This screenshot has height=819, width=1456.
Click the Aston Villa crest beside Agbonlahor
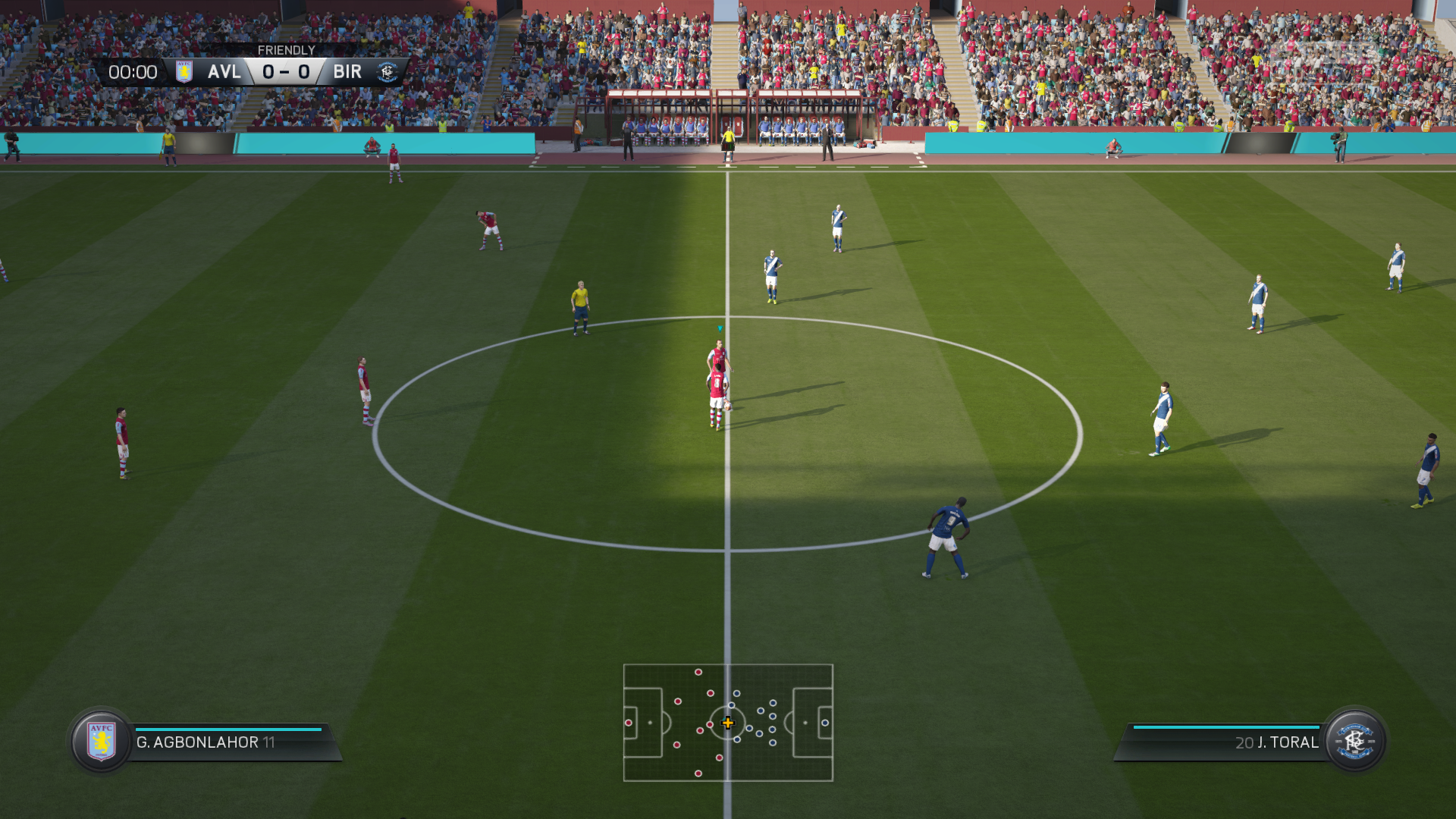101,741
